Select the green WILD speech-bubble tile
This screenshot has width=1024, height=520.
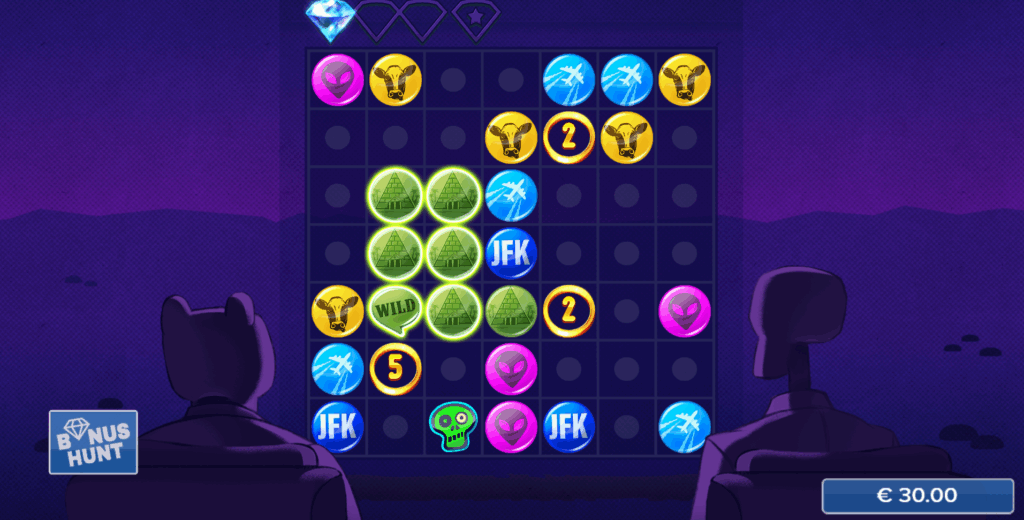395,310
